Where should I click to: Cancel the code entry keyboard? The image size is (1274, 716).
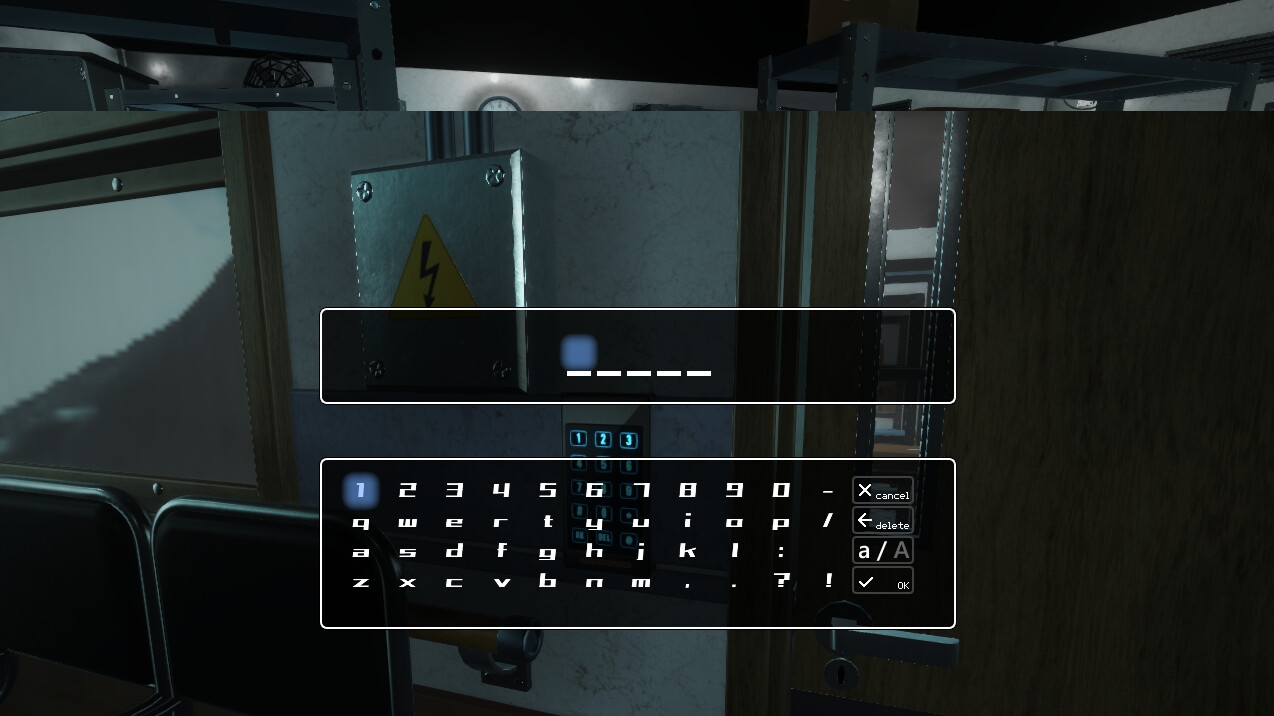click(x=882, y=491)
